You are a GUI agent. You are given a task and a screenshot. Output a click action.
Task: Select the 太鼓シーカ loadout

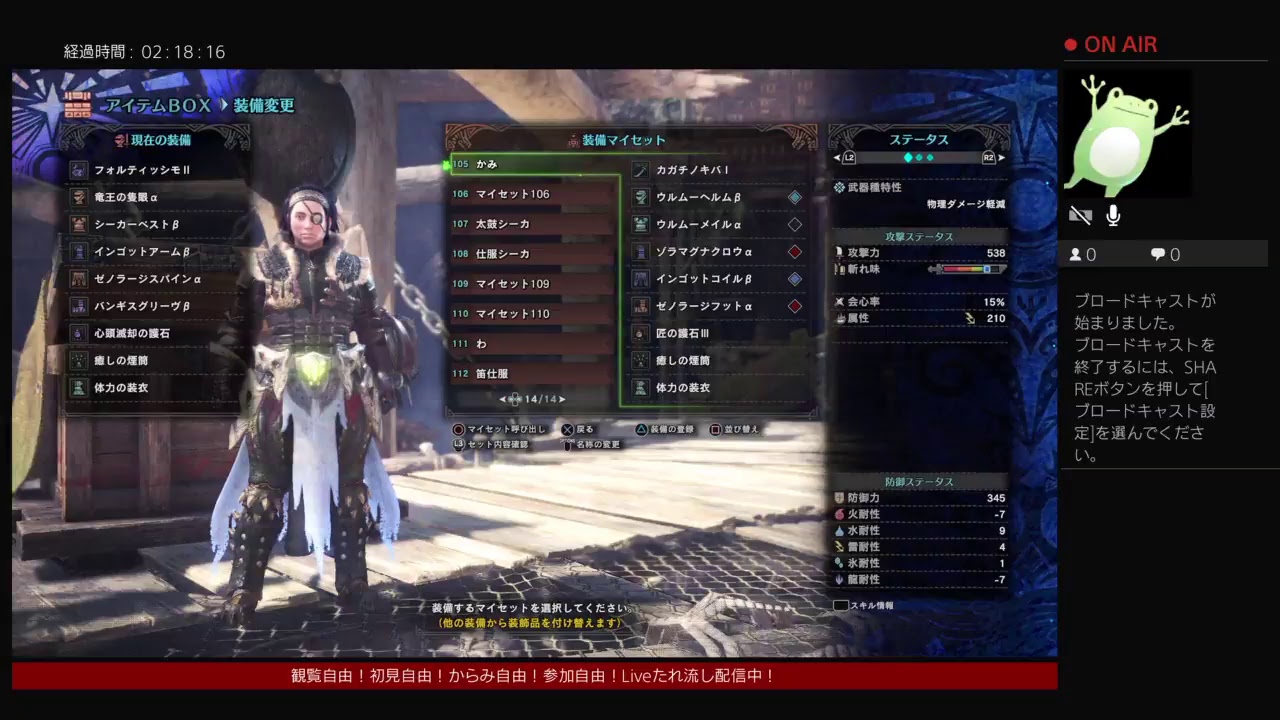[x=530, y=224]
